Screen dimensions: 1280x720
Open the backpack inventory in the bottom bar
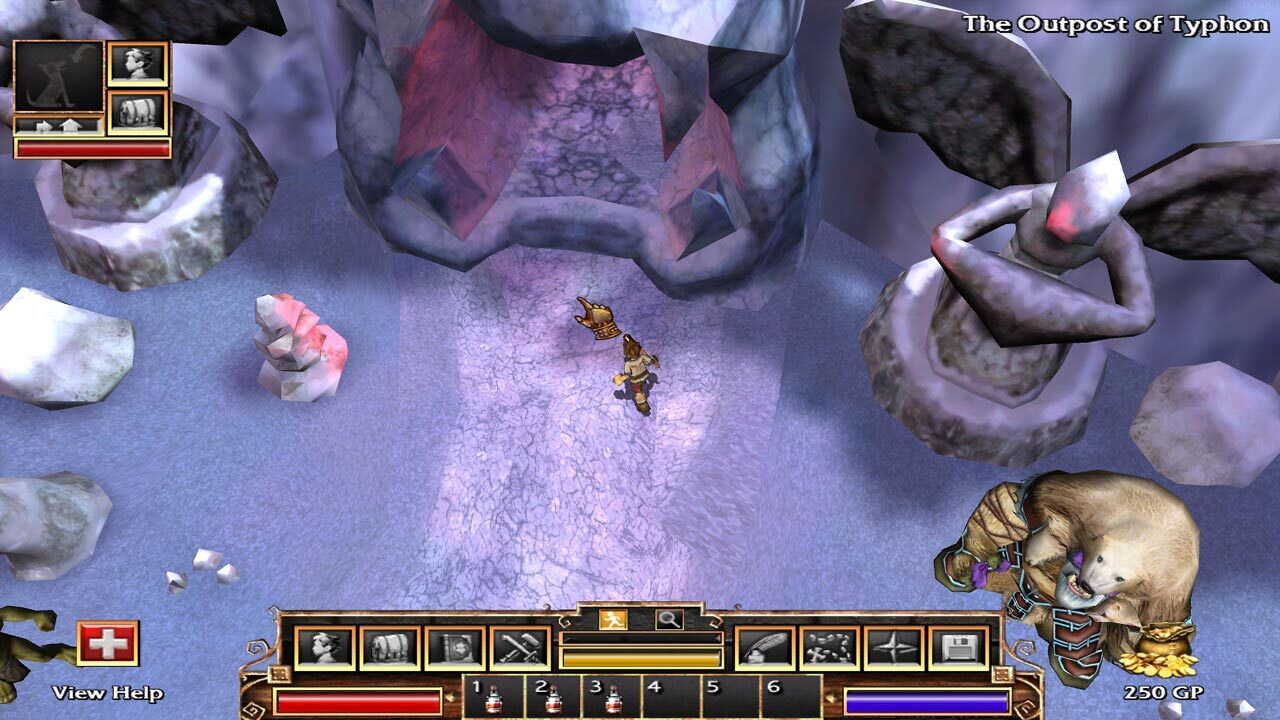pos(389,648)
